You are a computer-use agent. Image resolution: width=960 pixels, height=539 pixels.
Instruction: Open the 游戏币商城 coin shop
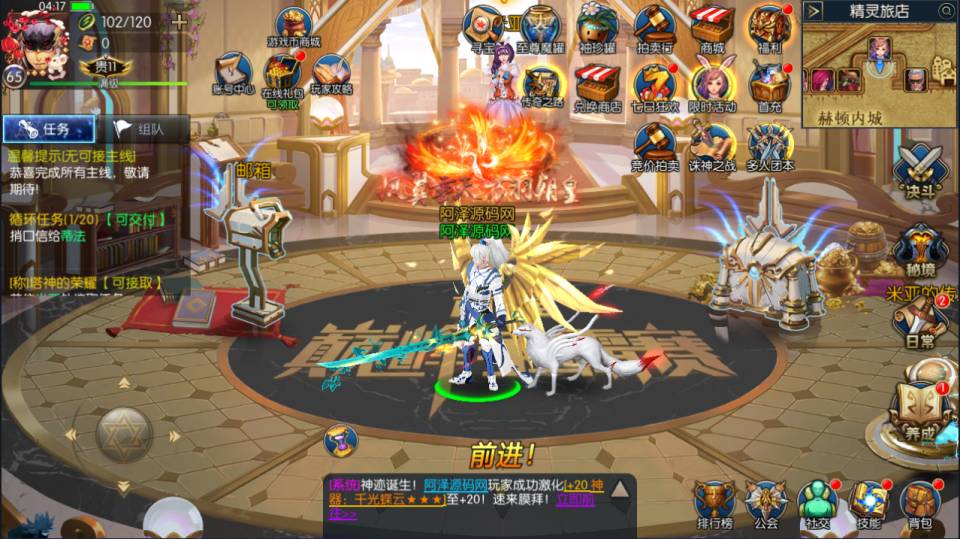[x=294, y=29]
